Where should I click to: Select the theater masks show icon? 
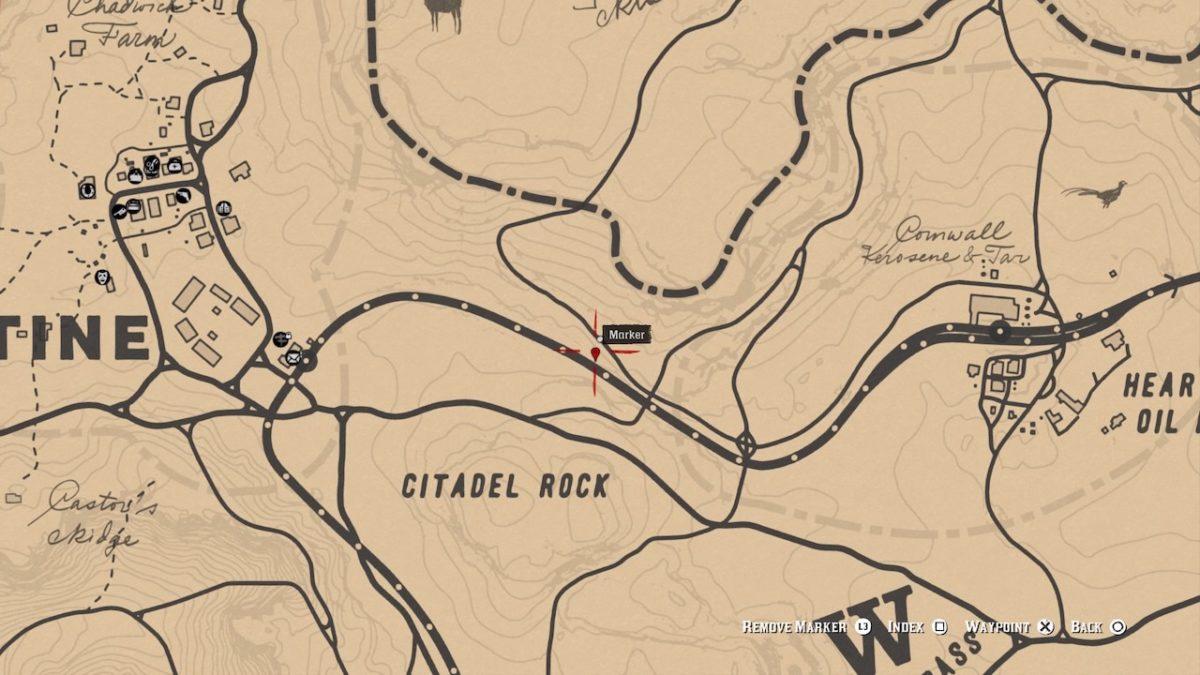pyautogui.click(x=103, y=277)
